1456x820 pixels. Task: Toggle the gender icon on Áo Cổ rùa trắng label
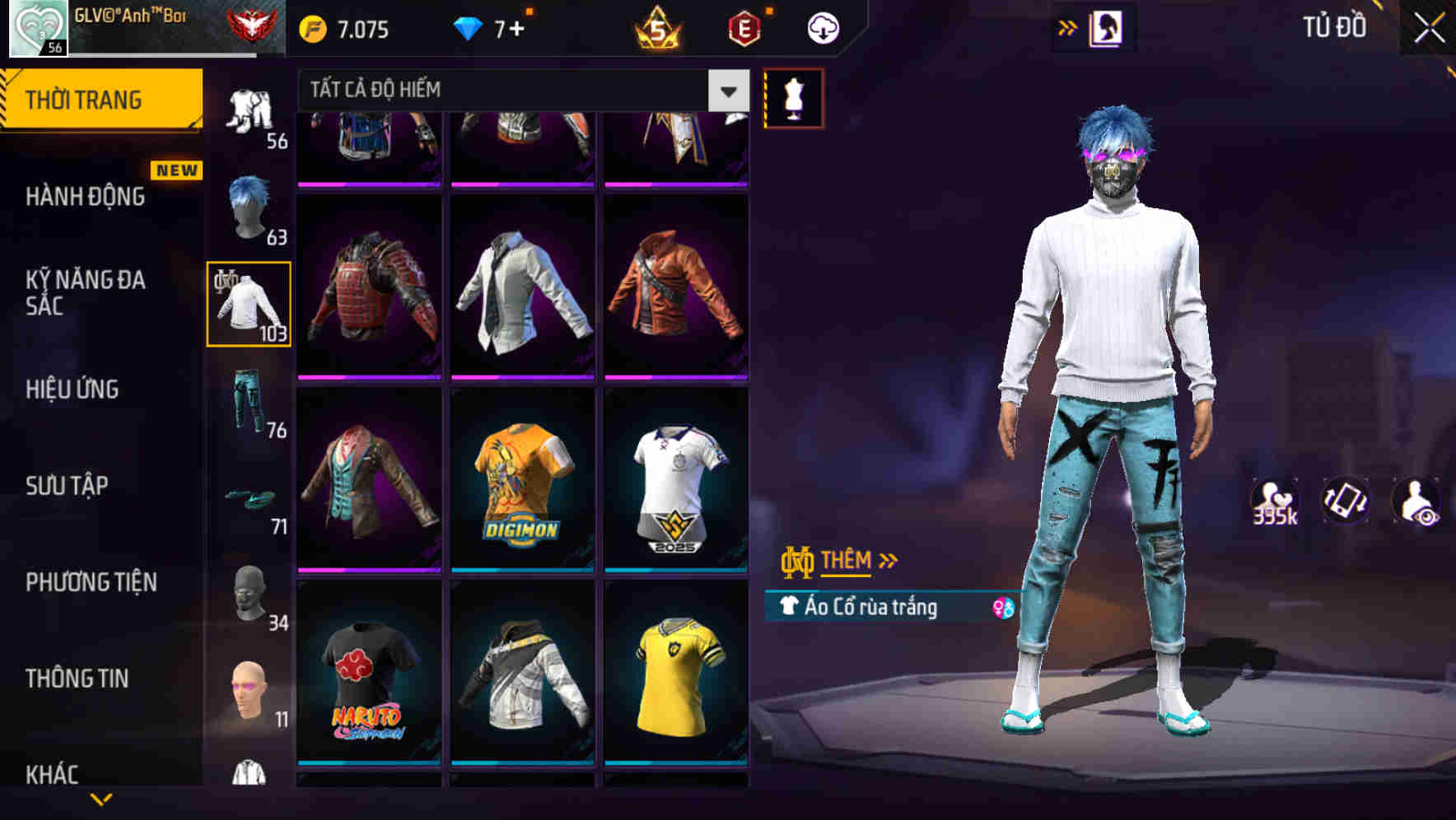coord(1003,610)
